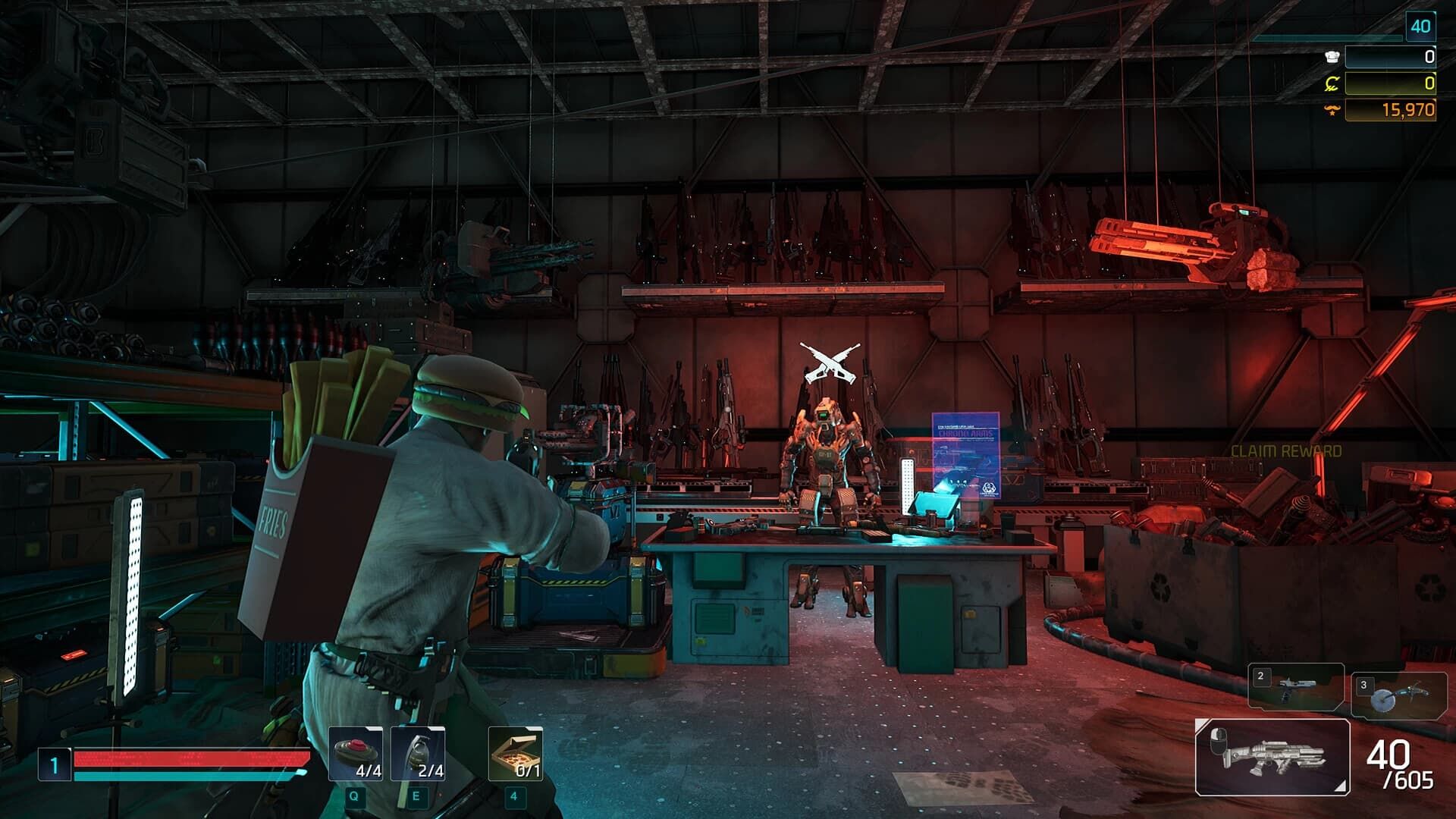Select the equipped assault rifle slot
This screenshot has height=819, width=1456.
(x=1272, y=757)
